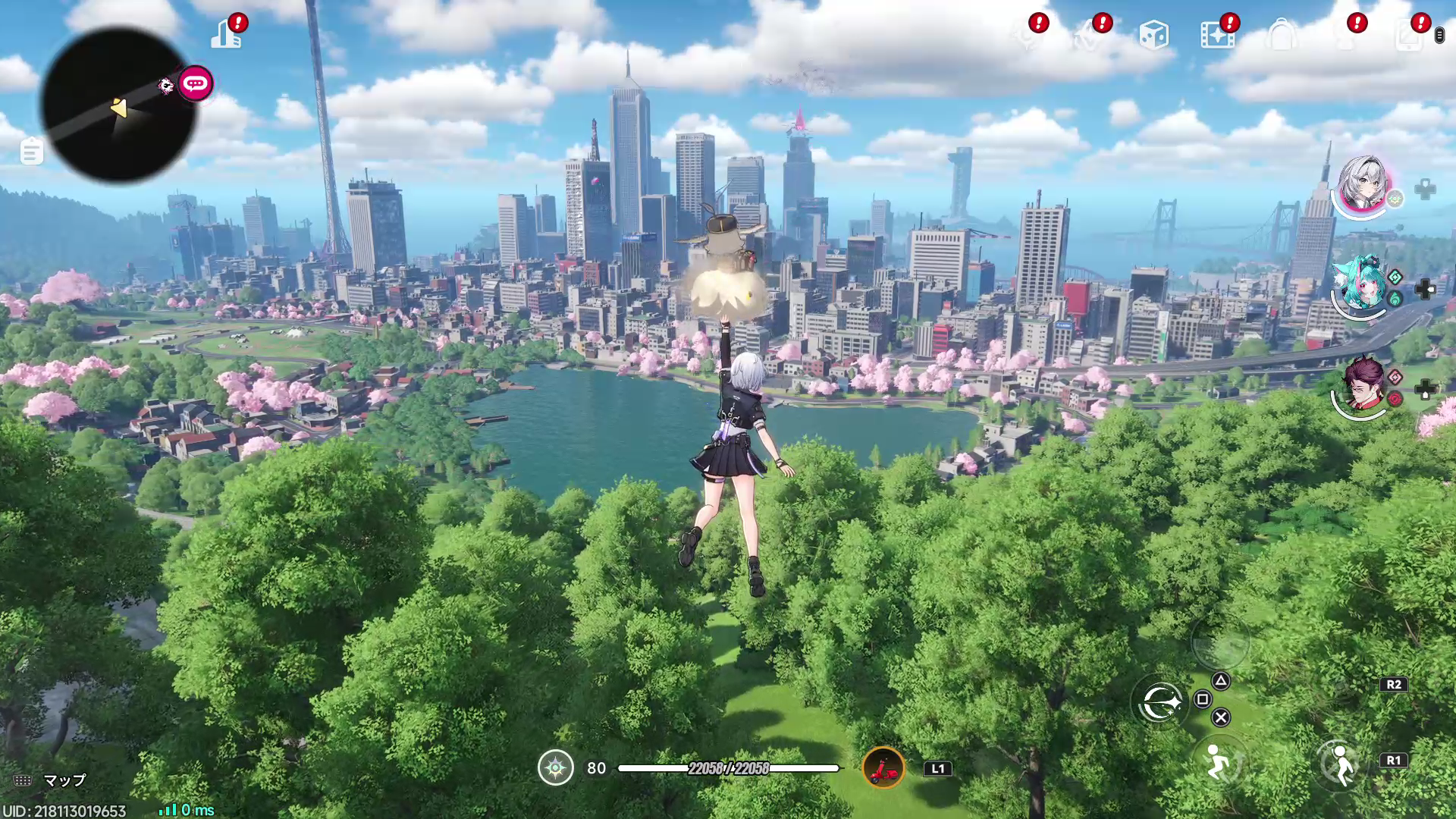Open the dice lottery icon in the top bar
The width and height of the screenshot is (1456, 819).
[x=1154, y=34]
